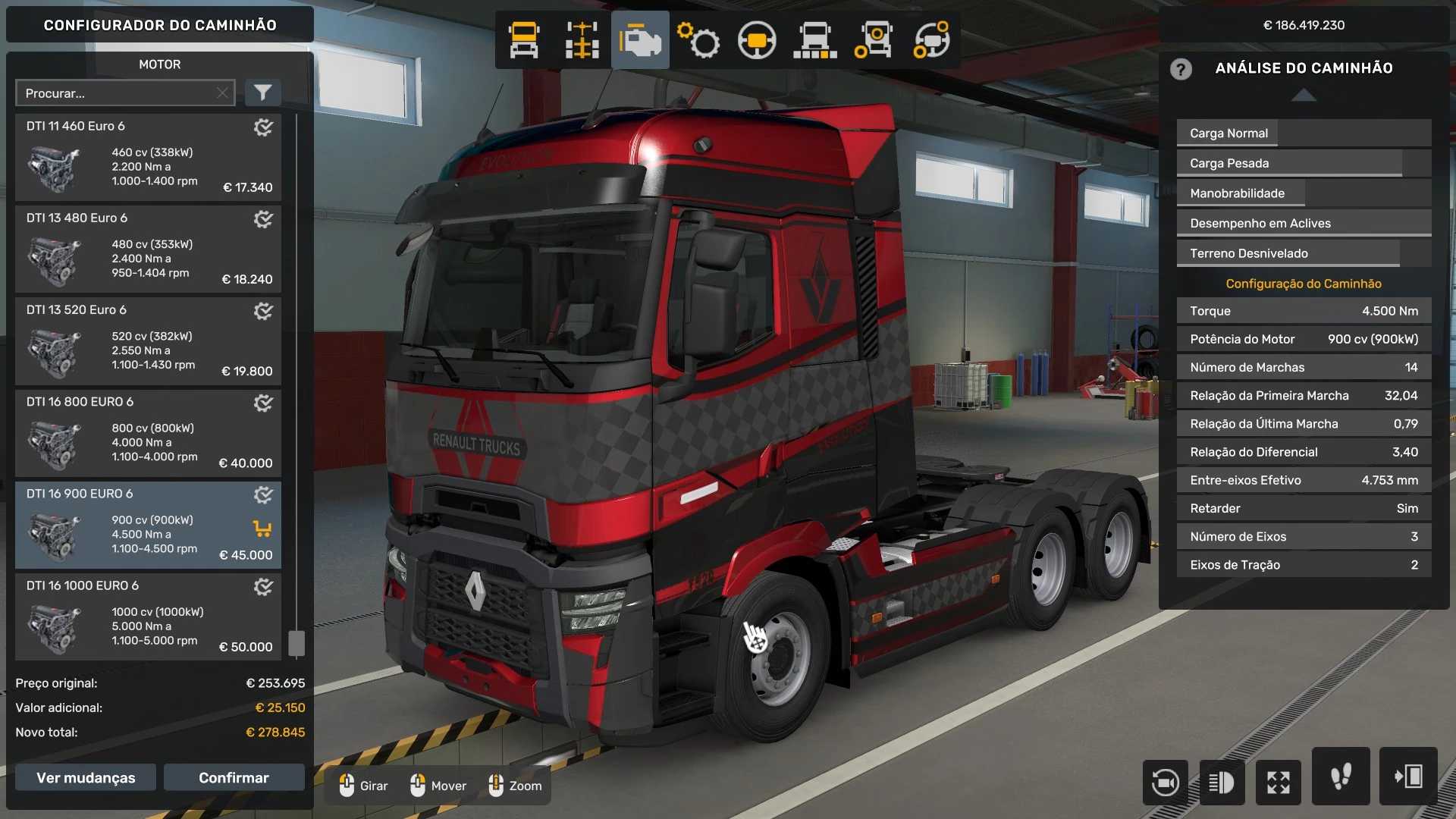Switch to the gearbox gear-cog tab
Viewport: 1456px width, 819px height.
[698, 40]
